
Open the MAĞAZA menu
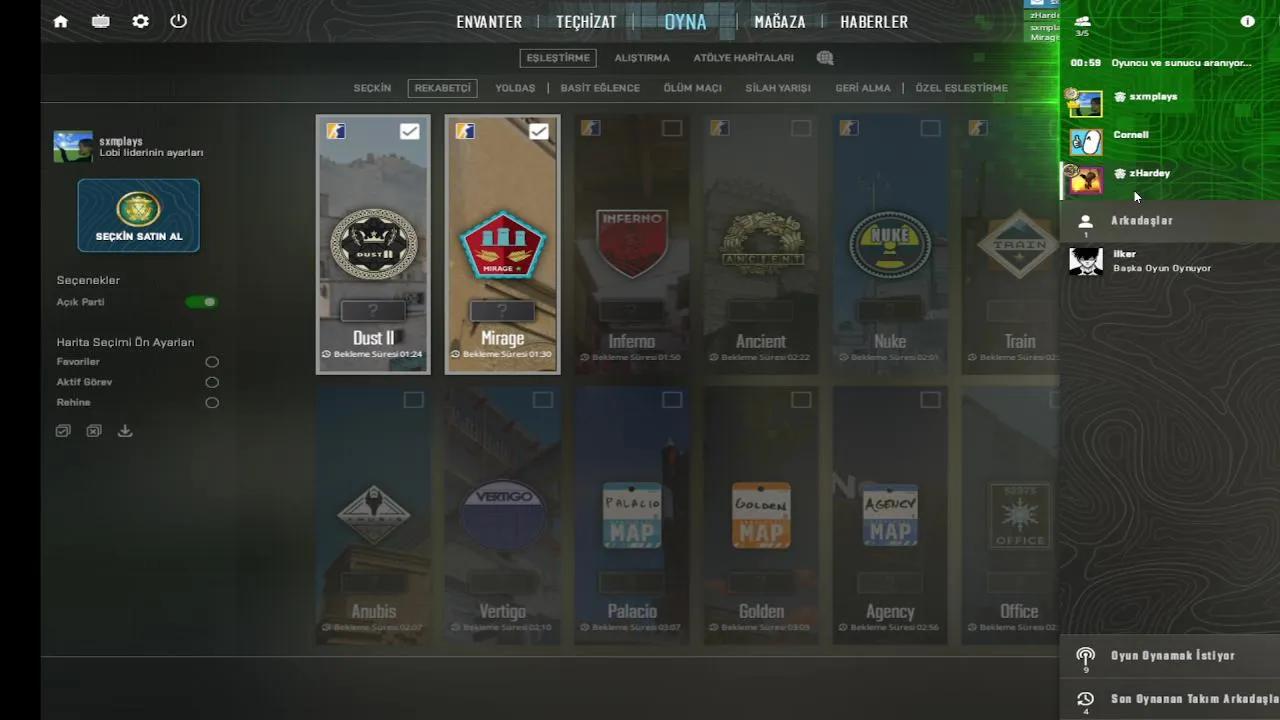coord(780,21)
